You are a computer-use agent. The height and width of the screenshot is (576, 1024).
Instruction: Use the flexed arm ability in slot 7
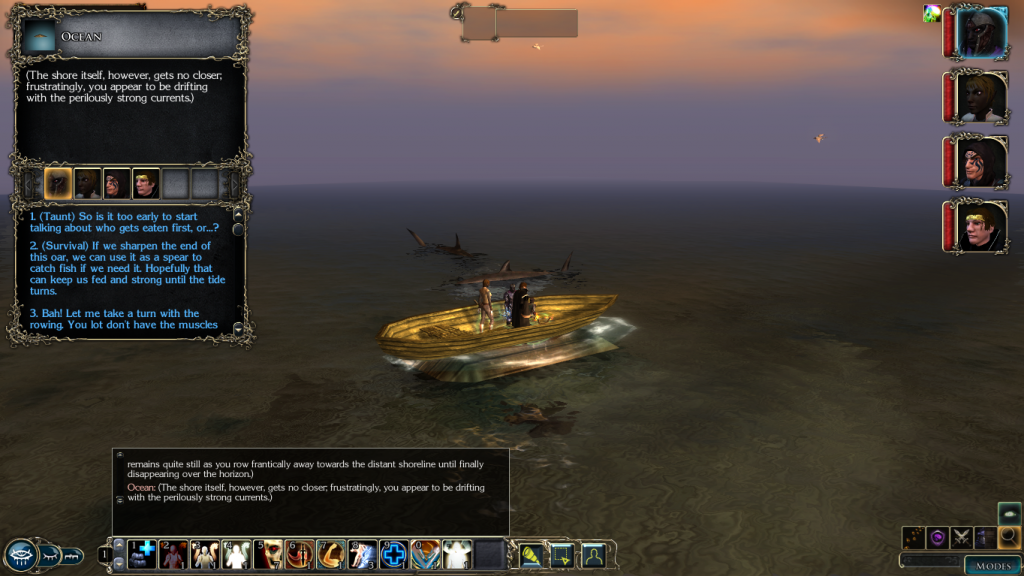pyautogui.click(x=331, y=553)
